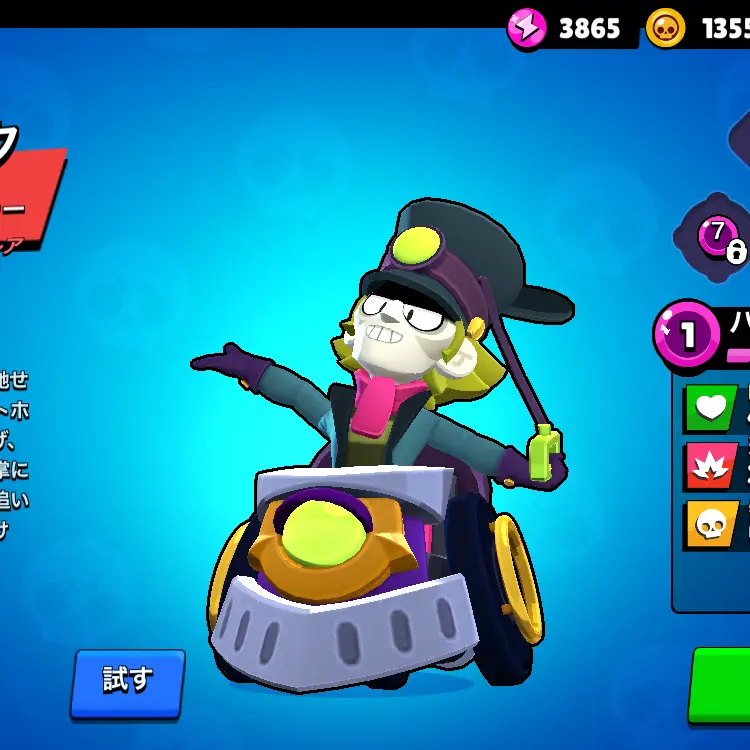
Task: Select the green button at bottom right
Action: point(722,685)
